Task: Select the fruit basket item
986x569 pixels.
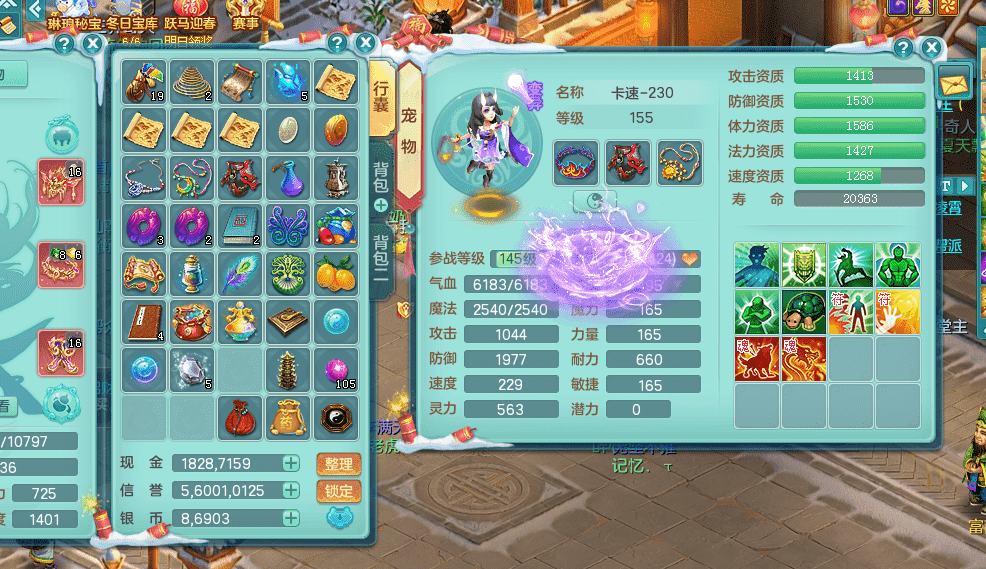Action: pos(338,224)
